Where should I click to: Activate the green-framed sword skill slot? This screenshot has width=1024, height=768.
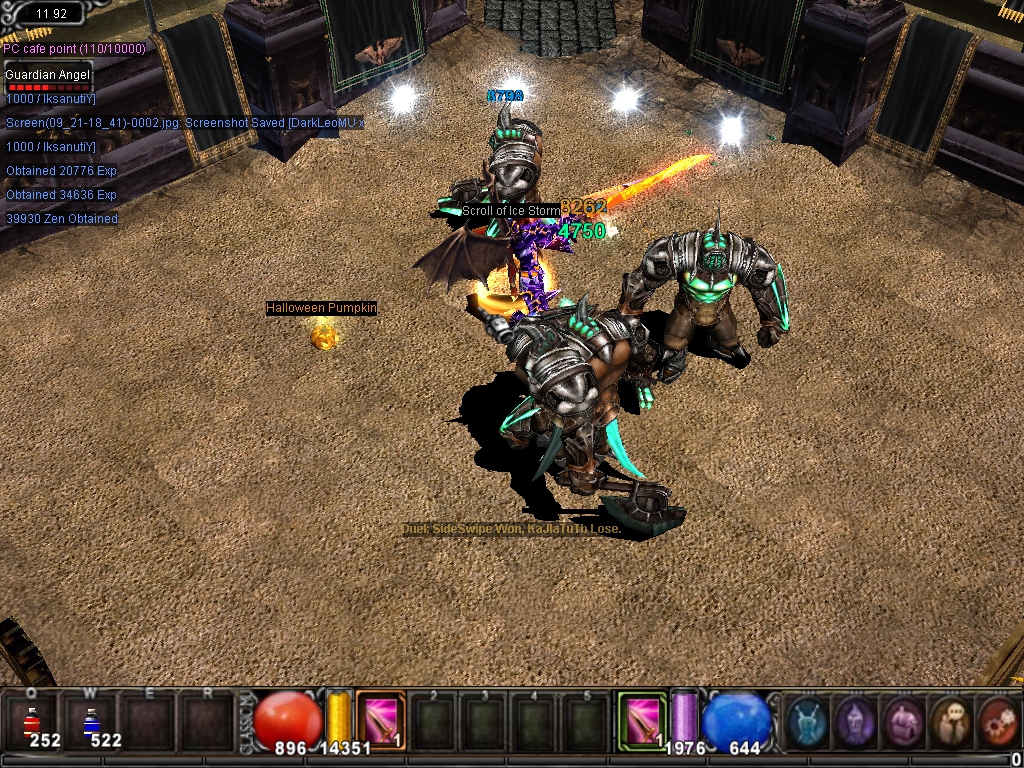click(641, 720)
